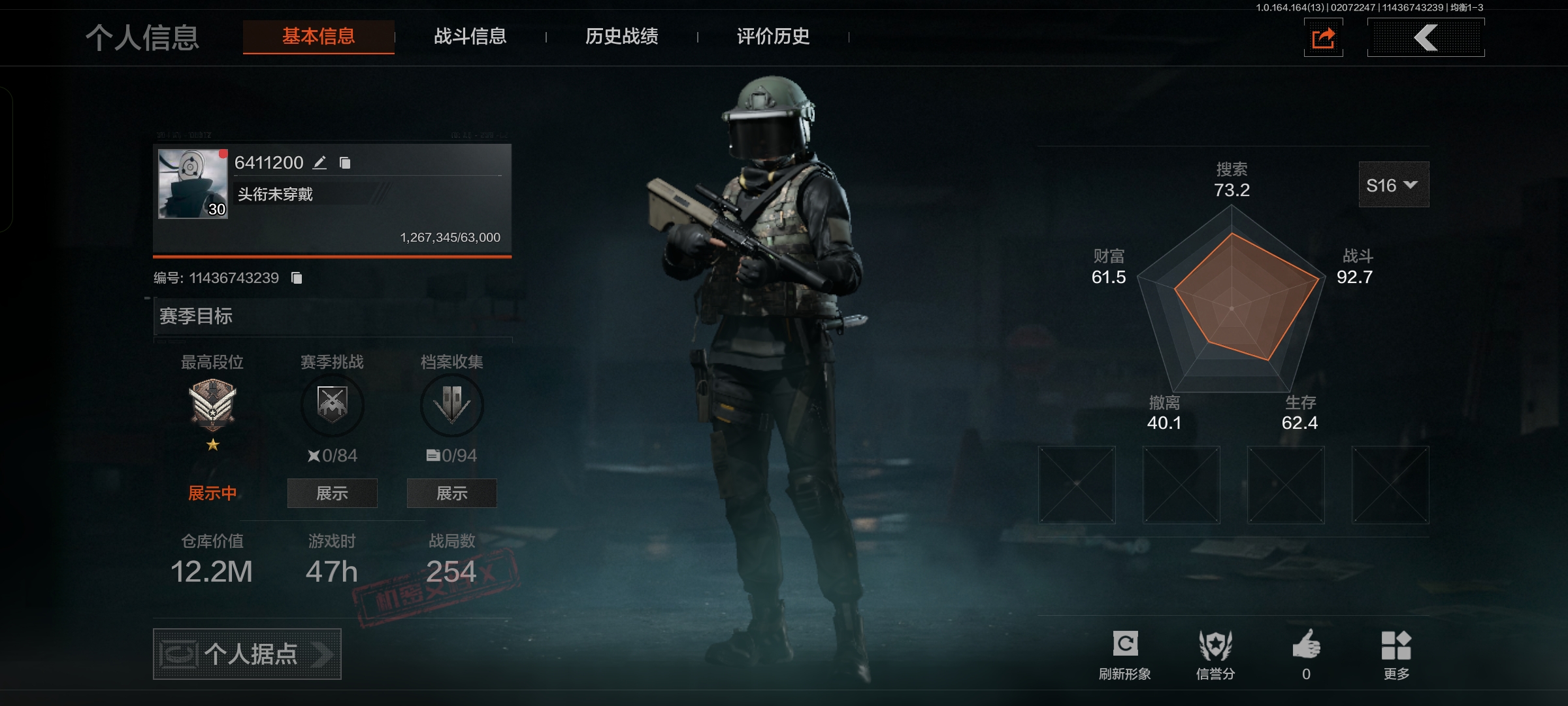View the 信誉分 reputation score
1568x706 pixels.
(x=1215, y=654)
